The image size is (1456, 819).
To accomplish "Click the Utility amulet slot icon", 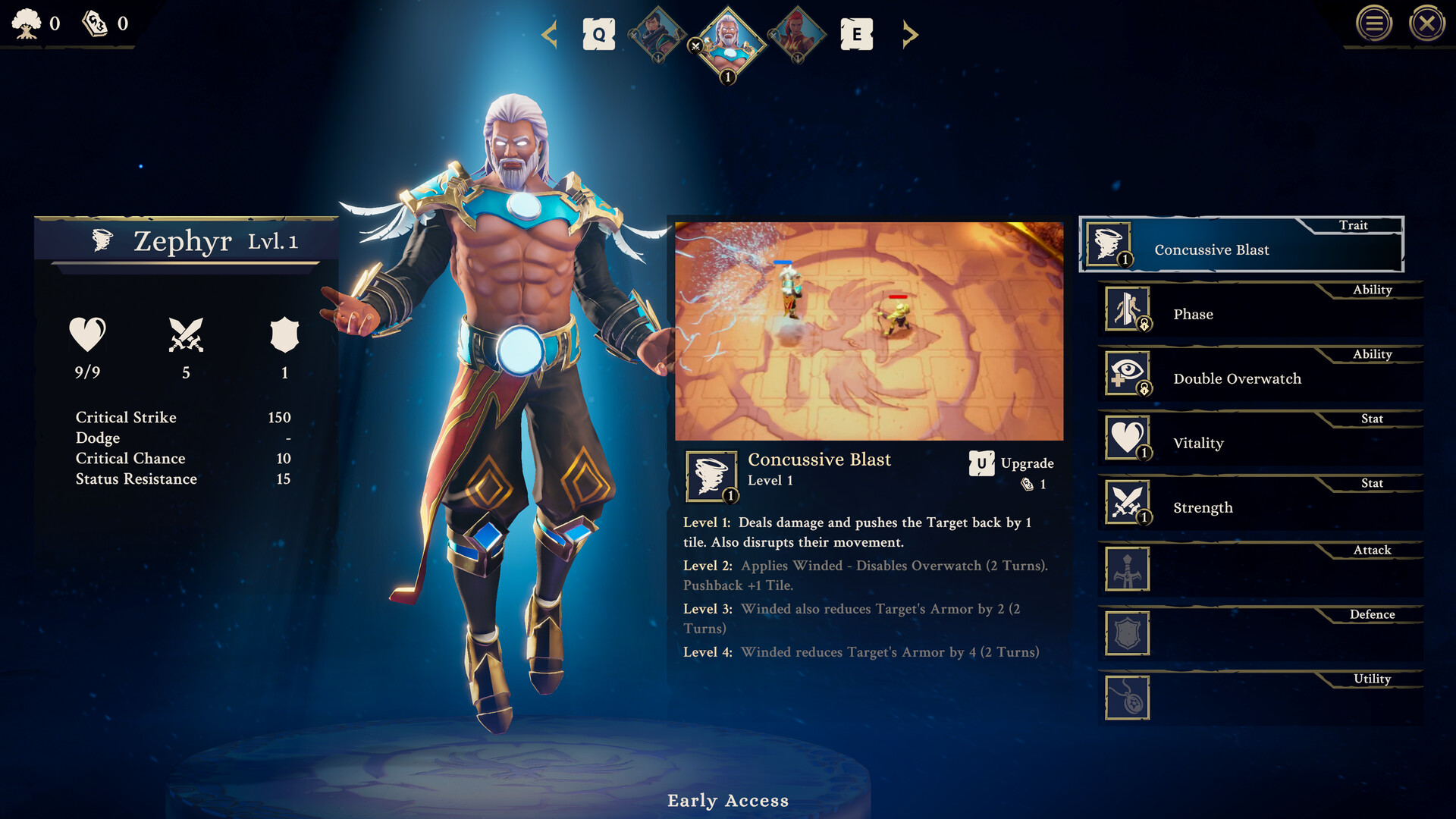I will click(x=1127, y=698).
